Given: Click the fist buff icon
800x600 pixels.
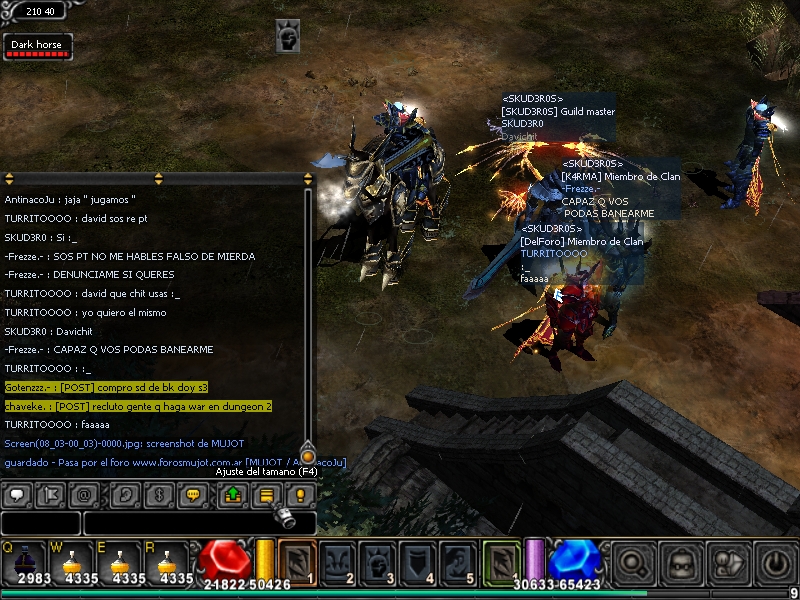Looking at the screenshot, I should coord(289,37).
